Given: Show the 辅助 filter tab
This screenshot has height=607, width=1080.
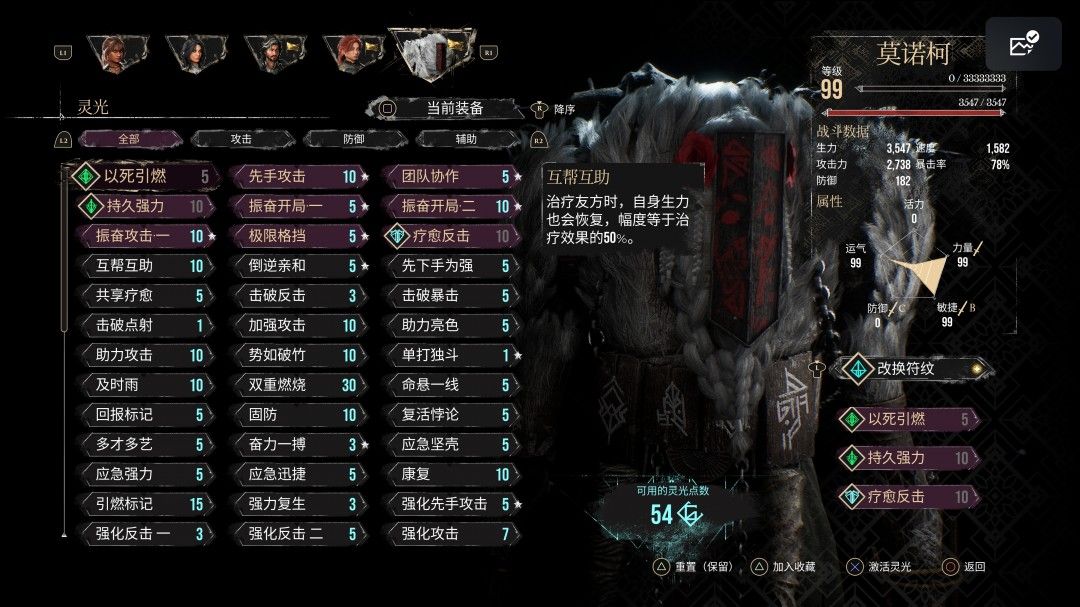Looking at the screenshot, I should click(x=466, y=140).
